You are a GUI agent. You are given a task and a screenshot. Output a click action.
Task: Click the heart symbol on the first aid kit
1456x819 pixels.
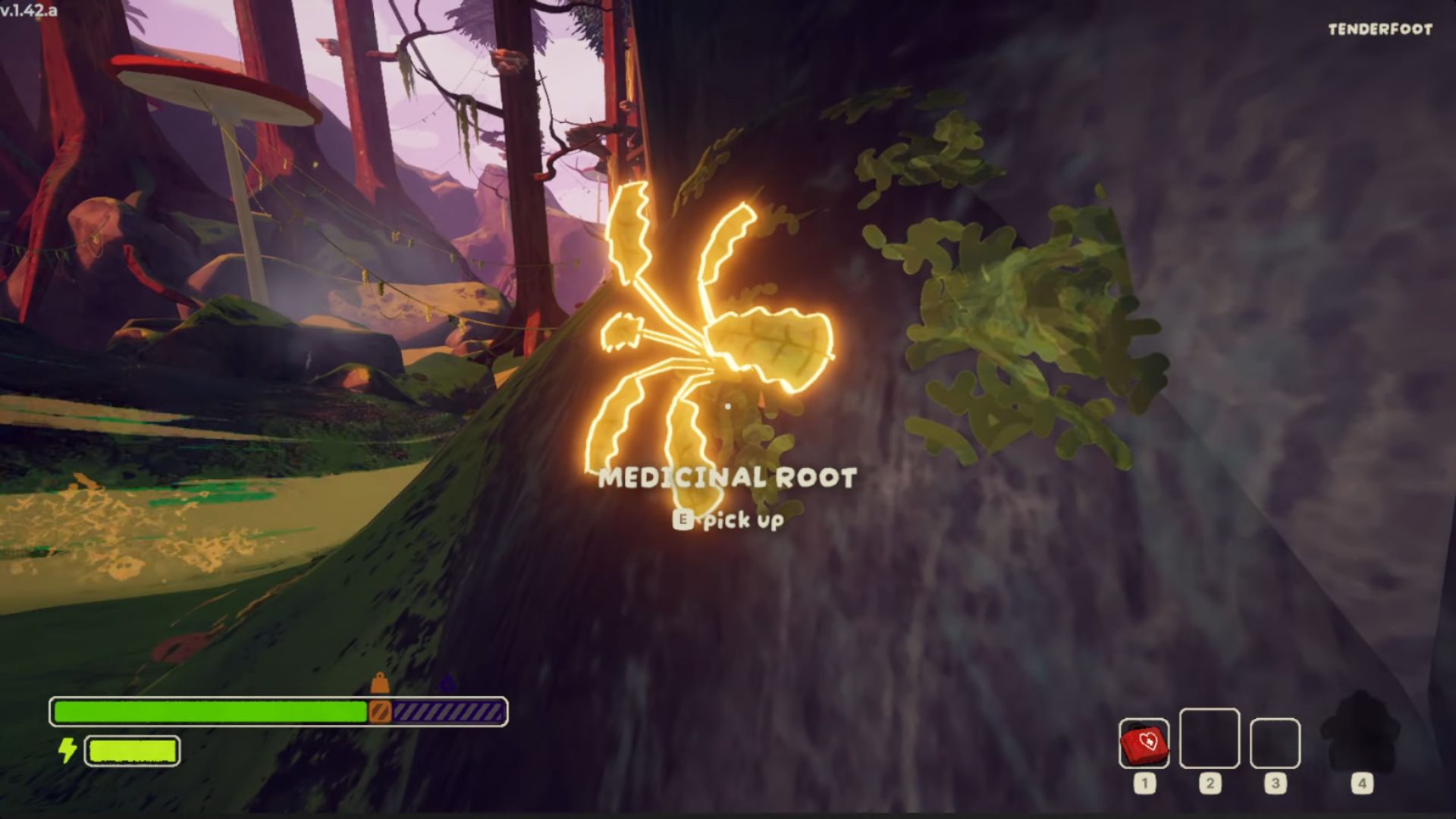[1148, 742]
